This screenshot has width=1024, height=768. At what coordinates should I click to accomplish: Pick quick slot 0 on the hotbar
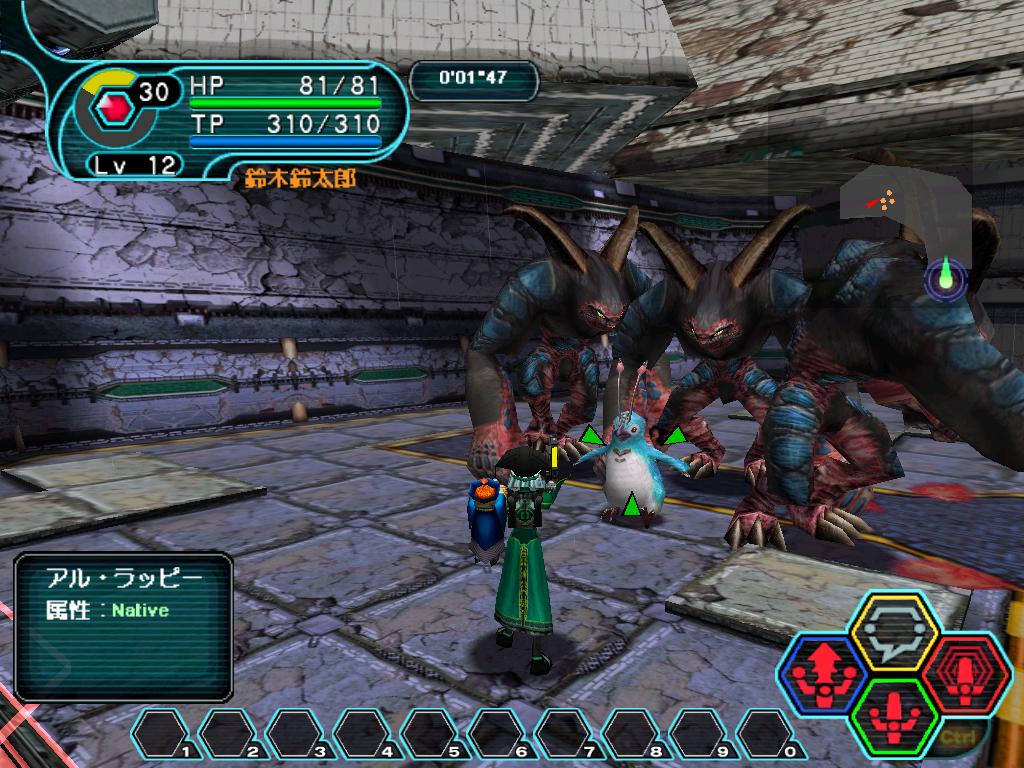[x=767, y=734]
